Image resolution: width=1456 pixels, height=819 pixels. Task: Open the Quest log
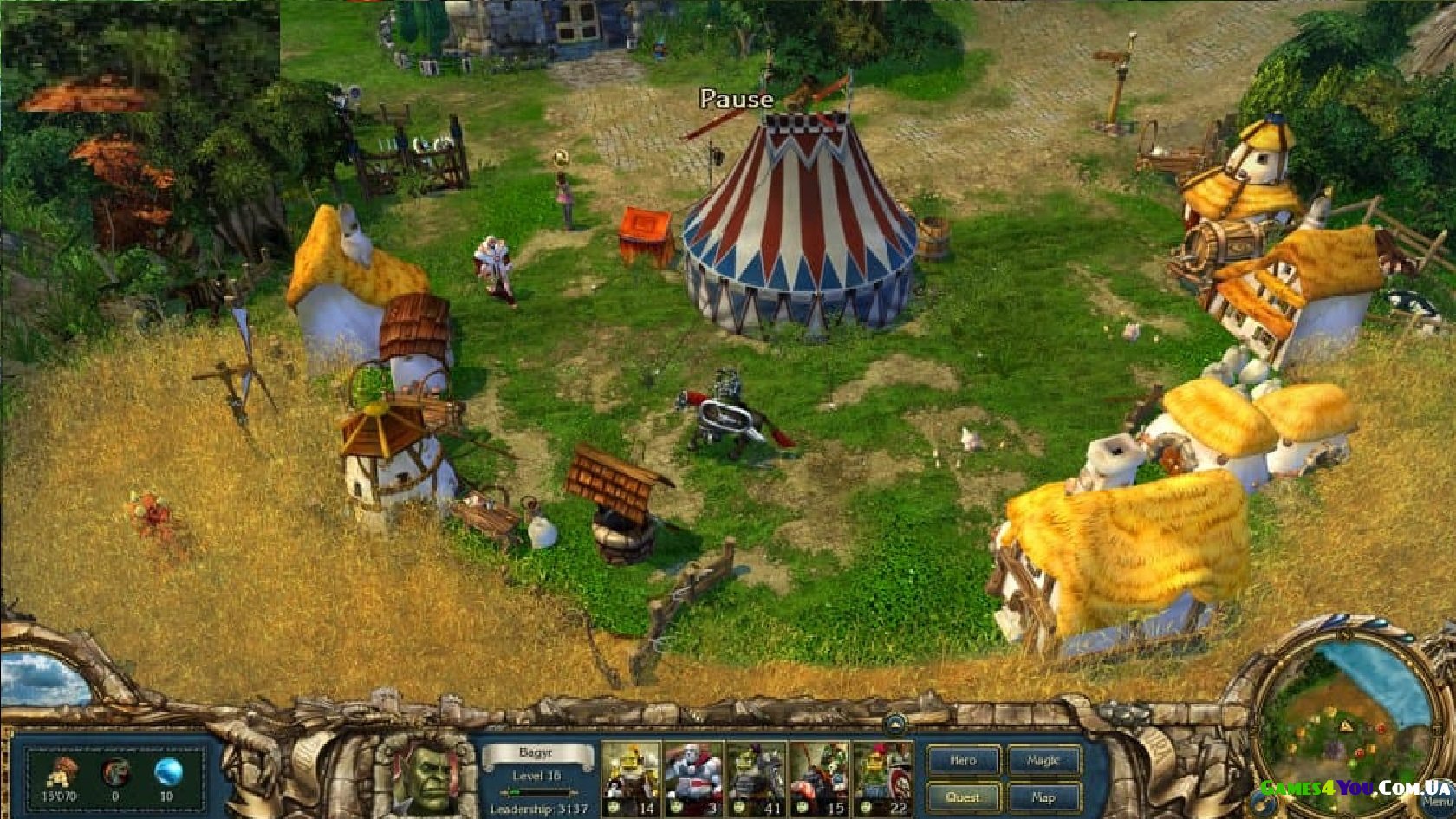click(x=964, y=797)
